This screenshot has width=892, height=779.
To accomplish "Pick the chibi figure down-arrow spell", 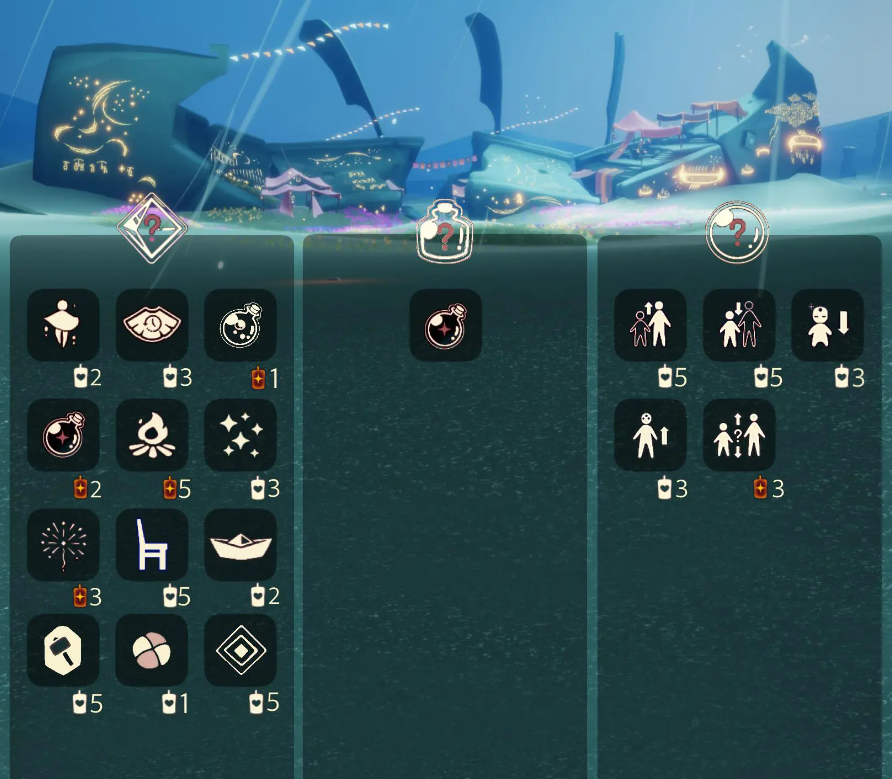I will coord(828,325).
